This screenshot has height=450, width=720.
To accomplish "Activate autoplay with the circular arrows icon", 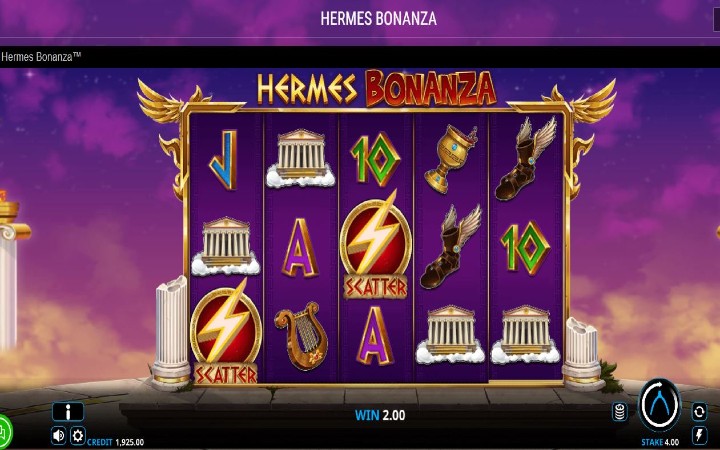I will [699, 411].
